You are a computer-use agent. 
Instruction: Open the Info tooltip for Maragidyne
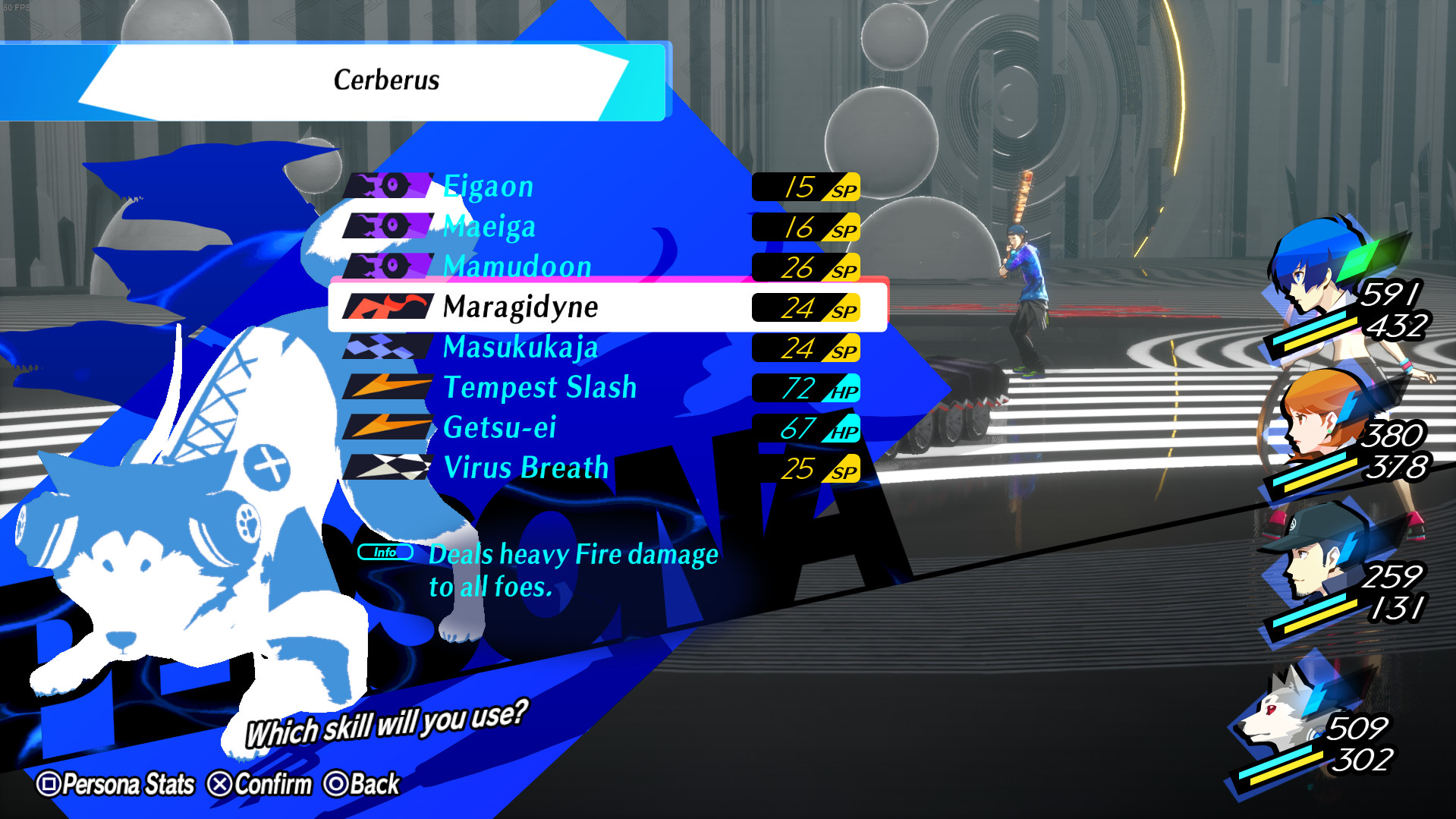pos(384,553)
